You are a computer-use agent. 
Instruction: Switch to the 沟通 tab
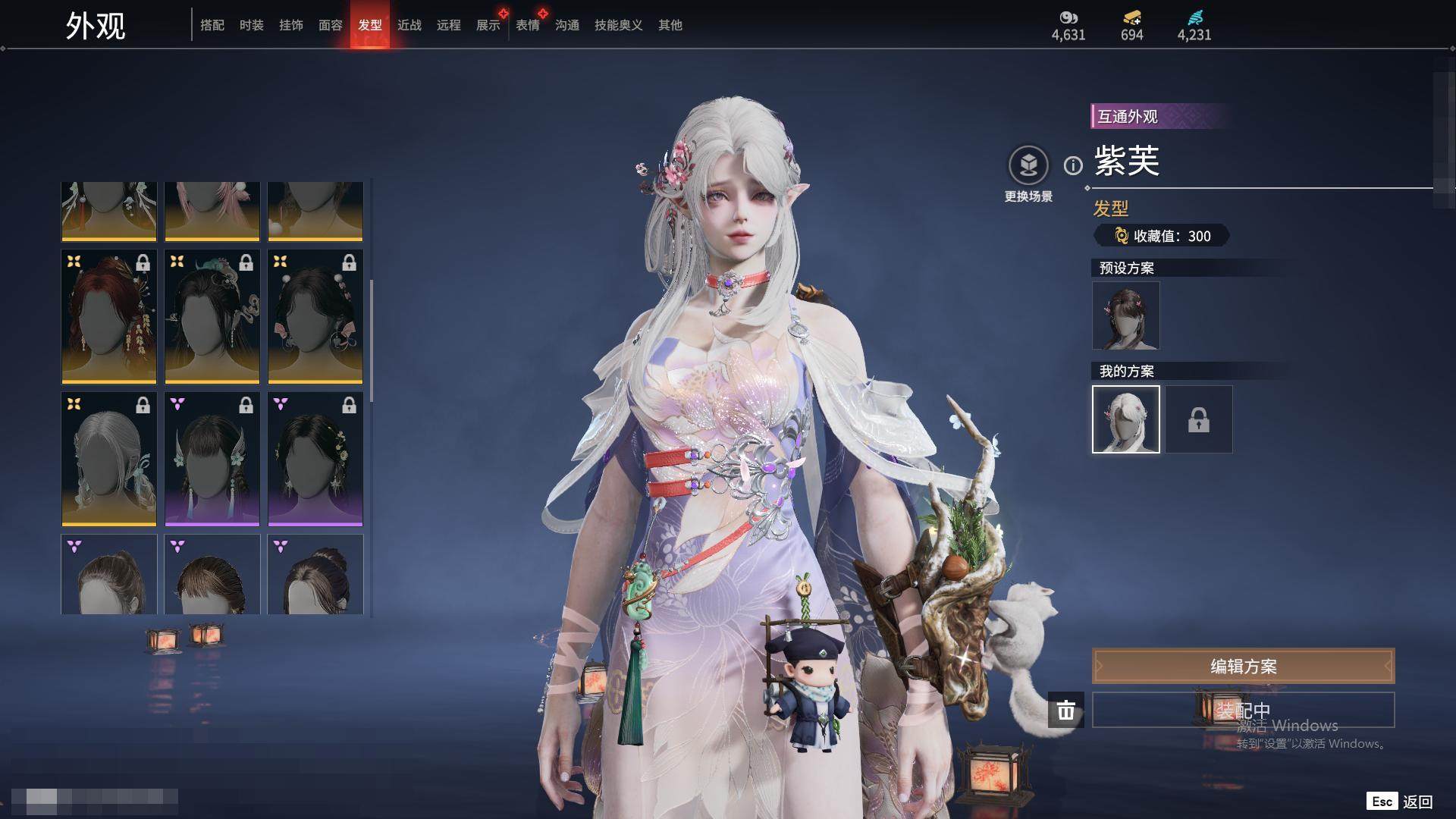(567, 25)
